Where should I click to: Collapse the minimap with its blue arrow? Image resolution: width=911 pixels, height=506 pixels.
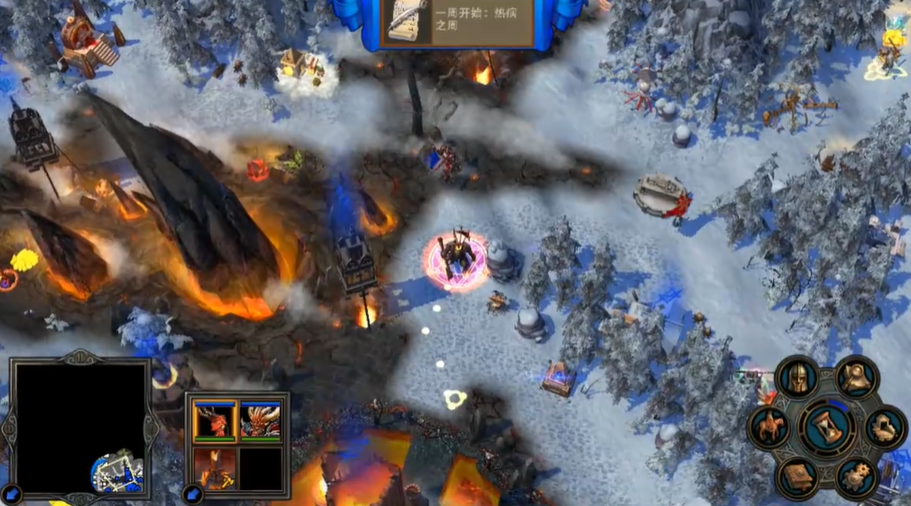pos(12,494)
